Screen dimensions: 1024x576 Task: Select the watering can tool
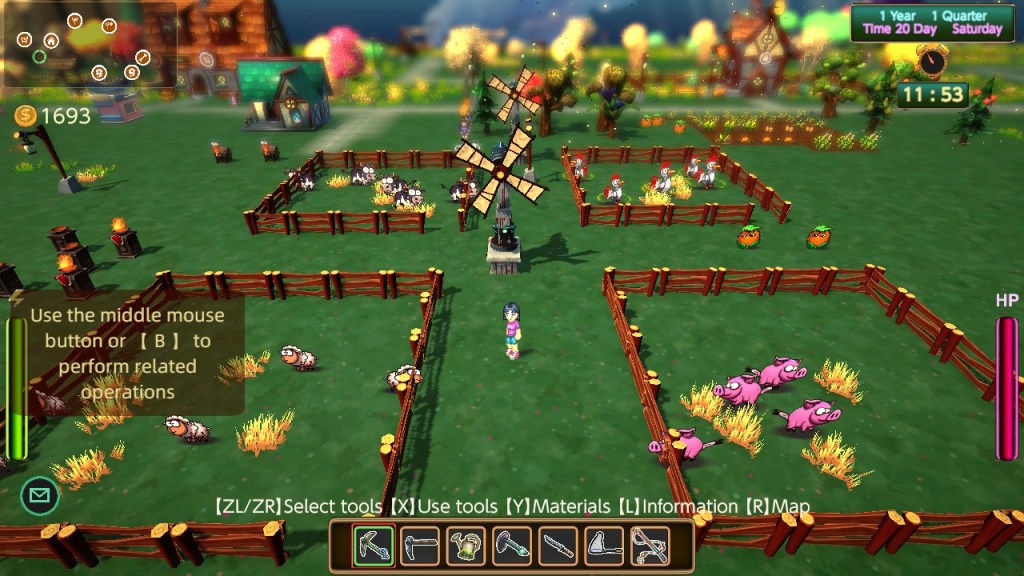[466, 546]
